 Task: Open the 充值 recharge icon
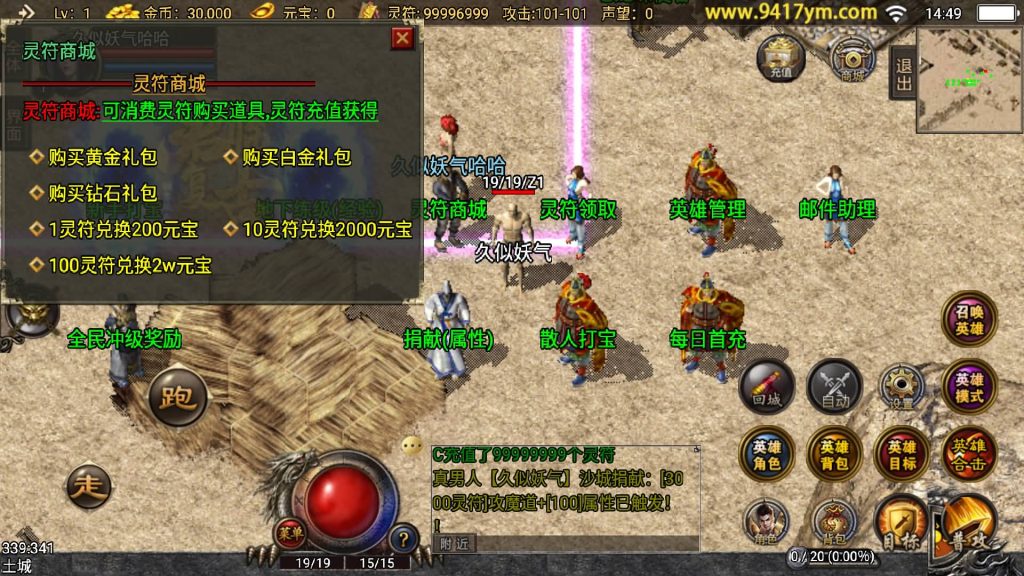[x=781, y=58]
